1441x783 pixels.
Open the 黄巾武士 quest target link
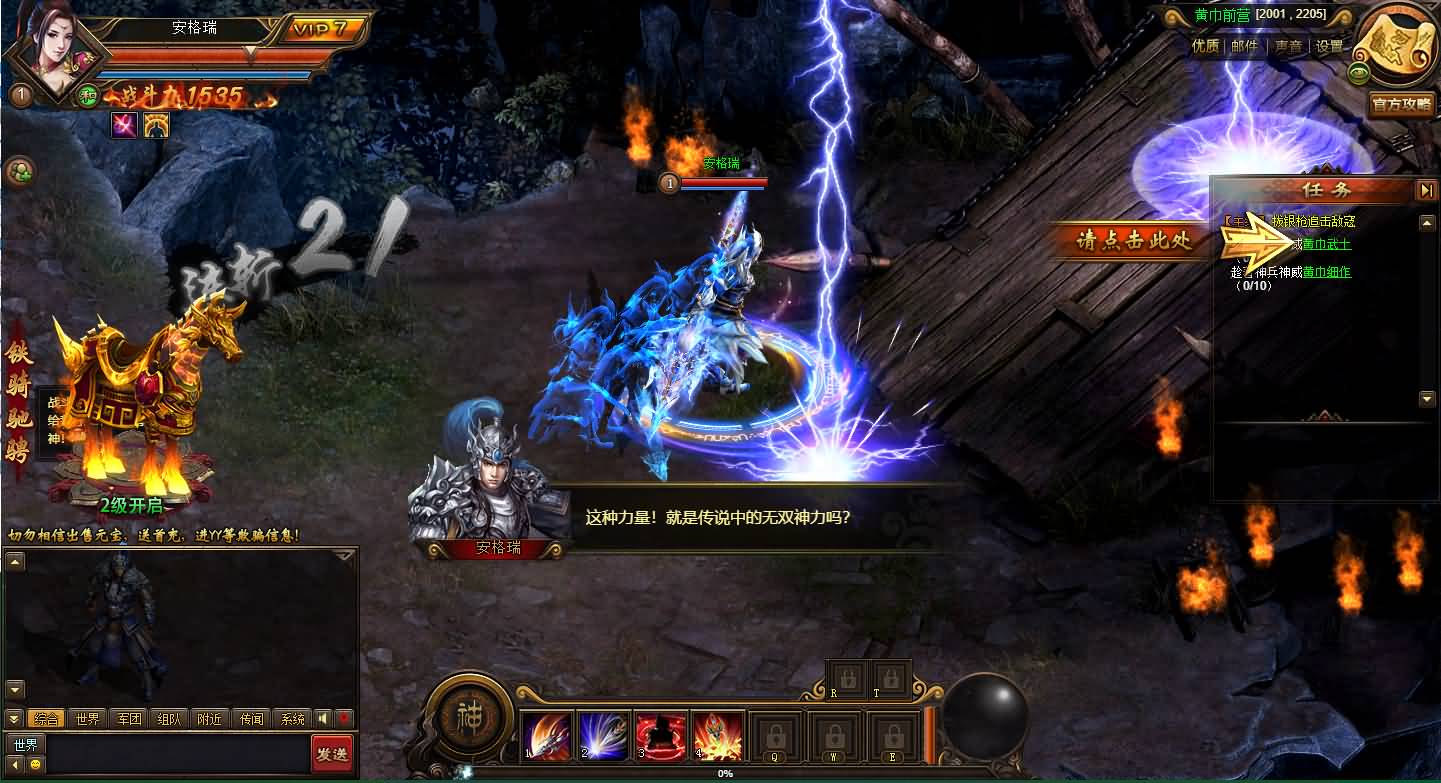pyautogui.click(x=1327, y=245)
